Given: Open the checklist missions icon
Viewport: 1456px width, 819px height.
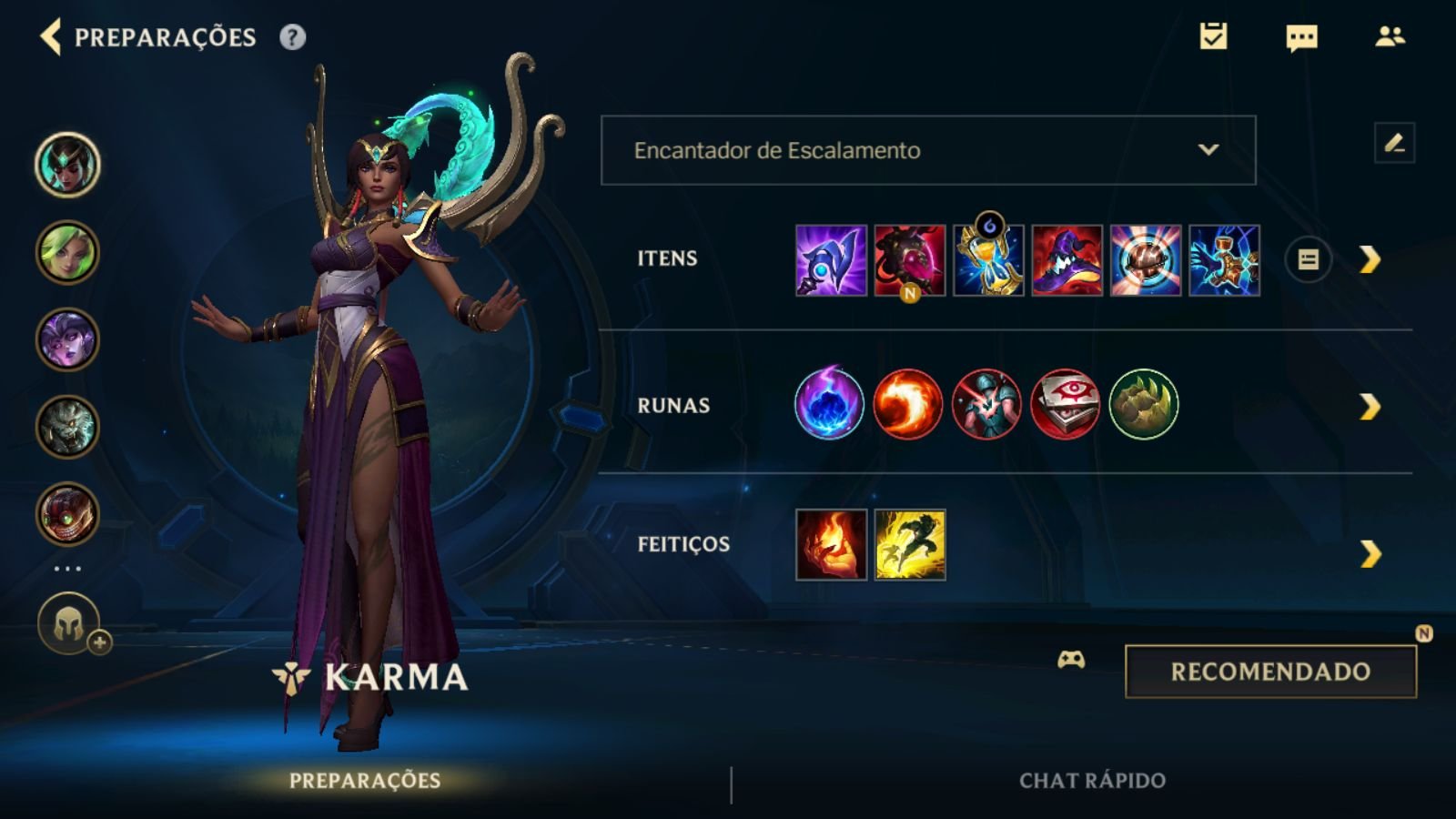Looking at the screenshot, I should click(x=1213, y=36).
